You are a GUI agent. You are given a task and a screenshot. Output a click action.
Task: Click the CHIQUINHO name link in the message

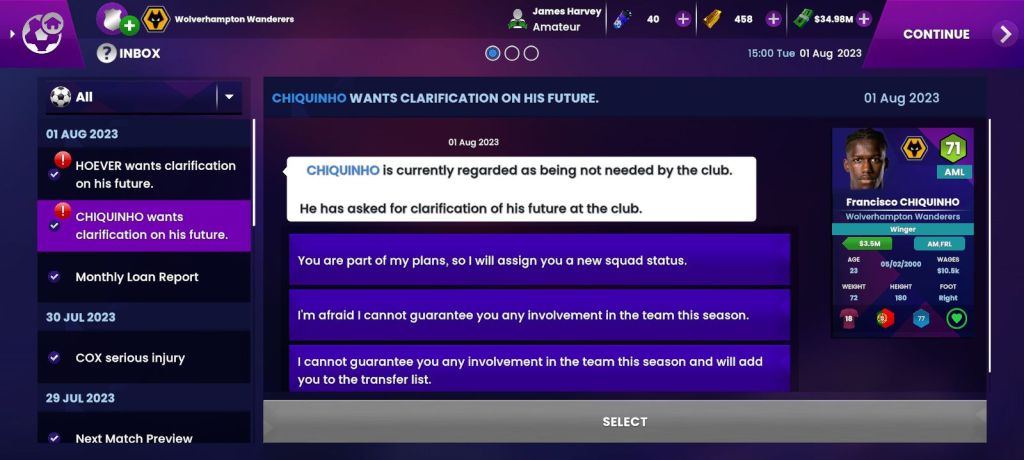tap(342, 170)
